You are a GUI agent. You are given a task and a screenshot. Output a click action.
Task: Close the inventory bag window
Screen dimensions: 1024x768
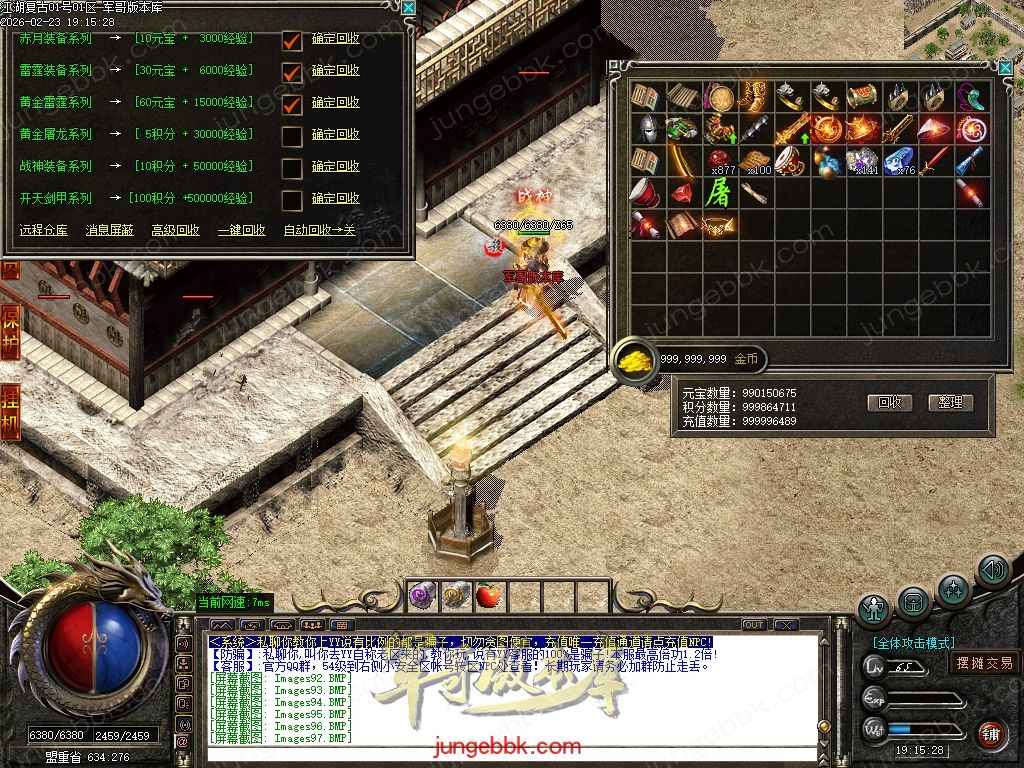click(1004, 65)
